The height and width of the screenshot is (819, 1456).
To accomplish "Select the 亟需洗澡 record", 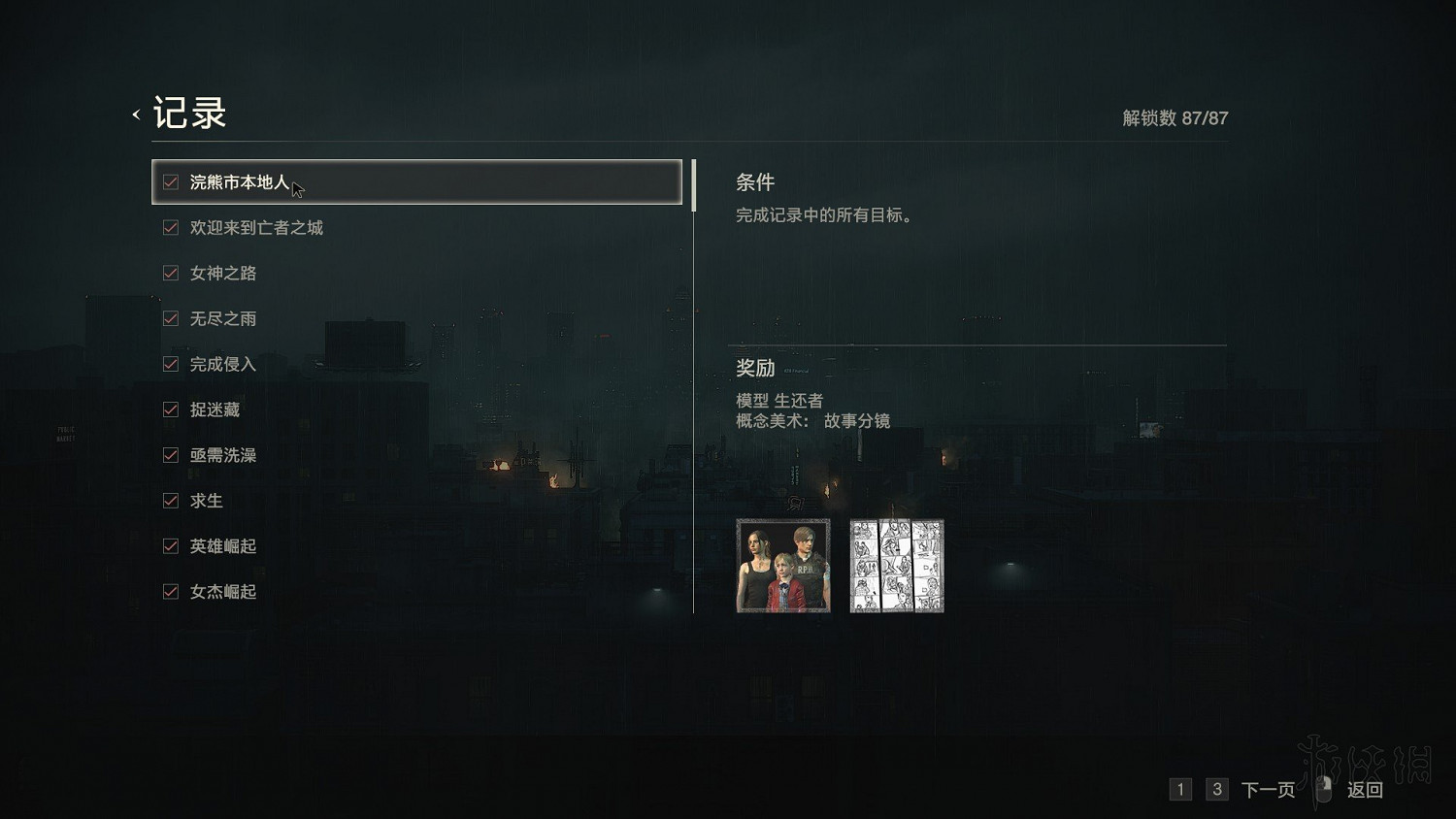I will pos(221,456).
